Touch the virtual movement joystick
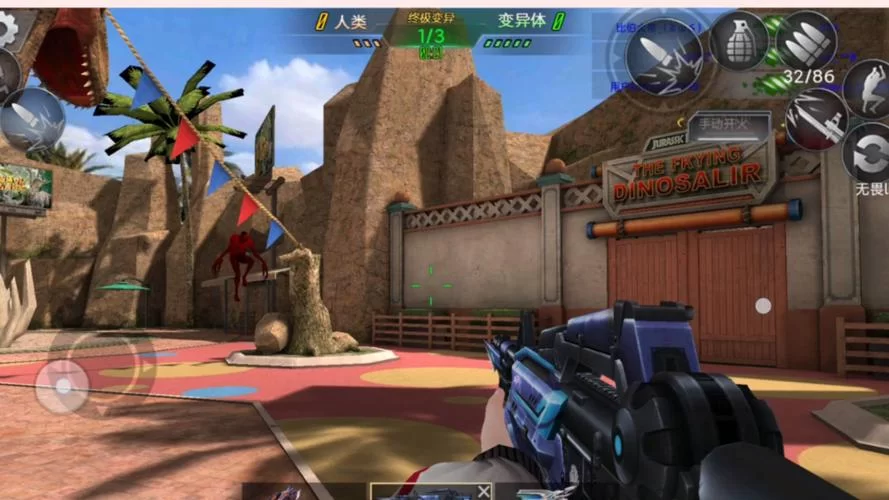 (62, 385)
